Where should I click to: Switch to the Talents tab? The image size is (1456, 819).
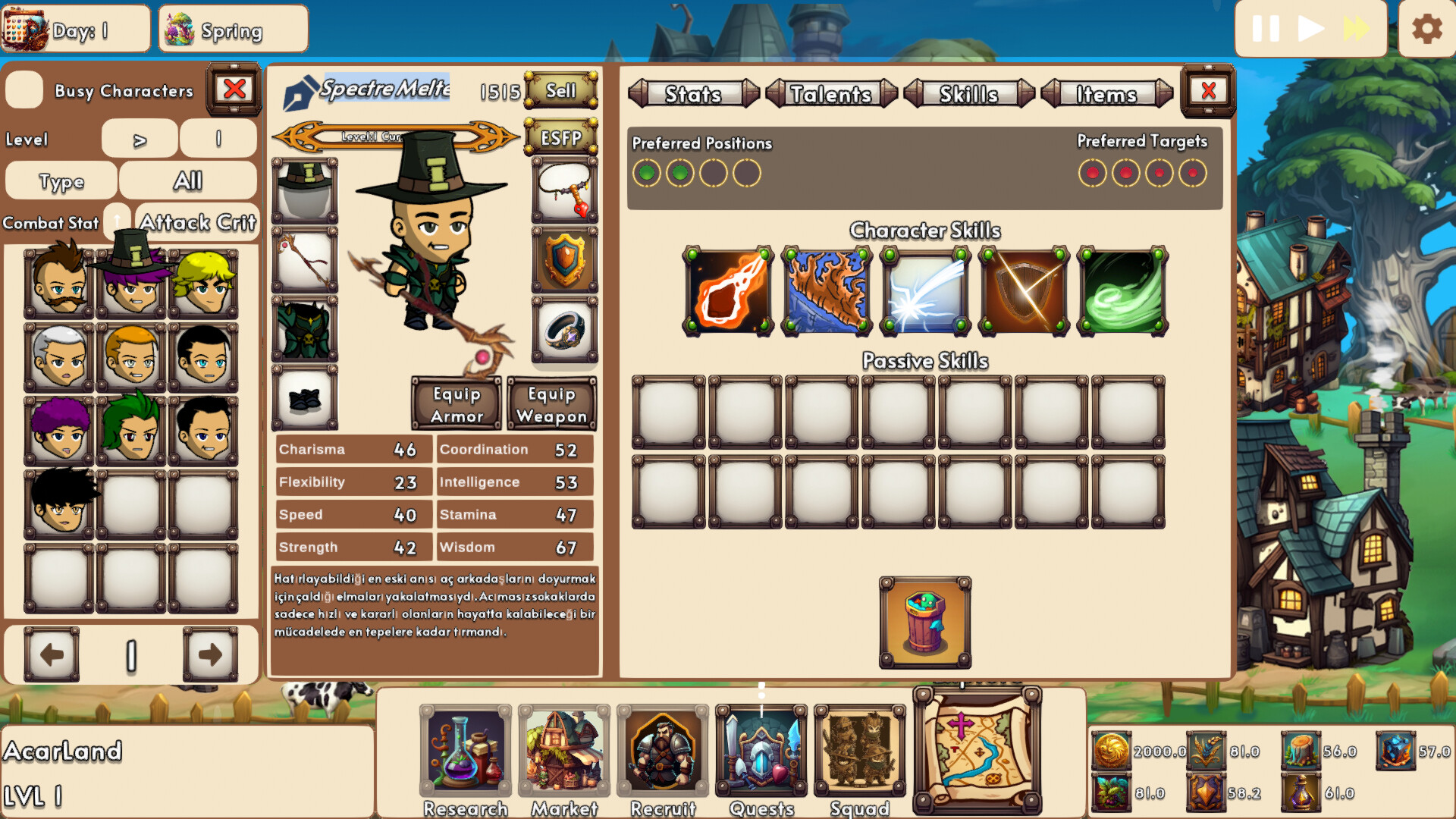click(x=830, y=94)
